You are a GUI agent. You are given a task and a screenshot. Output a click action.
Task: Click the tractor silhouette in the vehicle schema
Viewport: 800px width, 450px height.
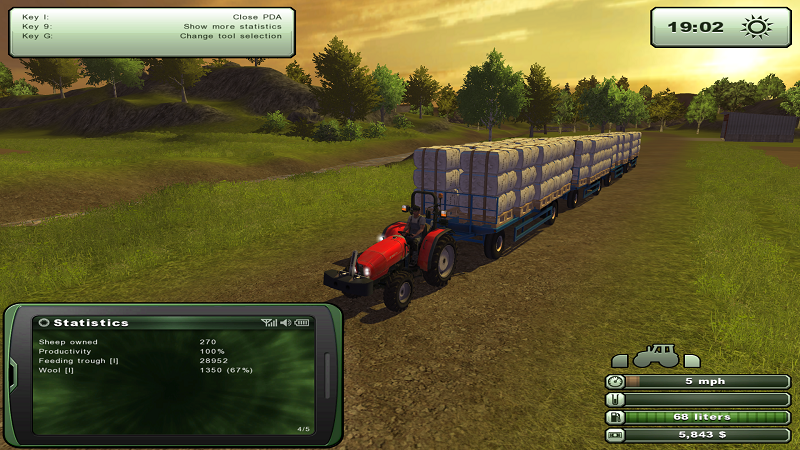pyautogui.click(x=656, y=356)
